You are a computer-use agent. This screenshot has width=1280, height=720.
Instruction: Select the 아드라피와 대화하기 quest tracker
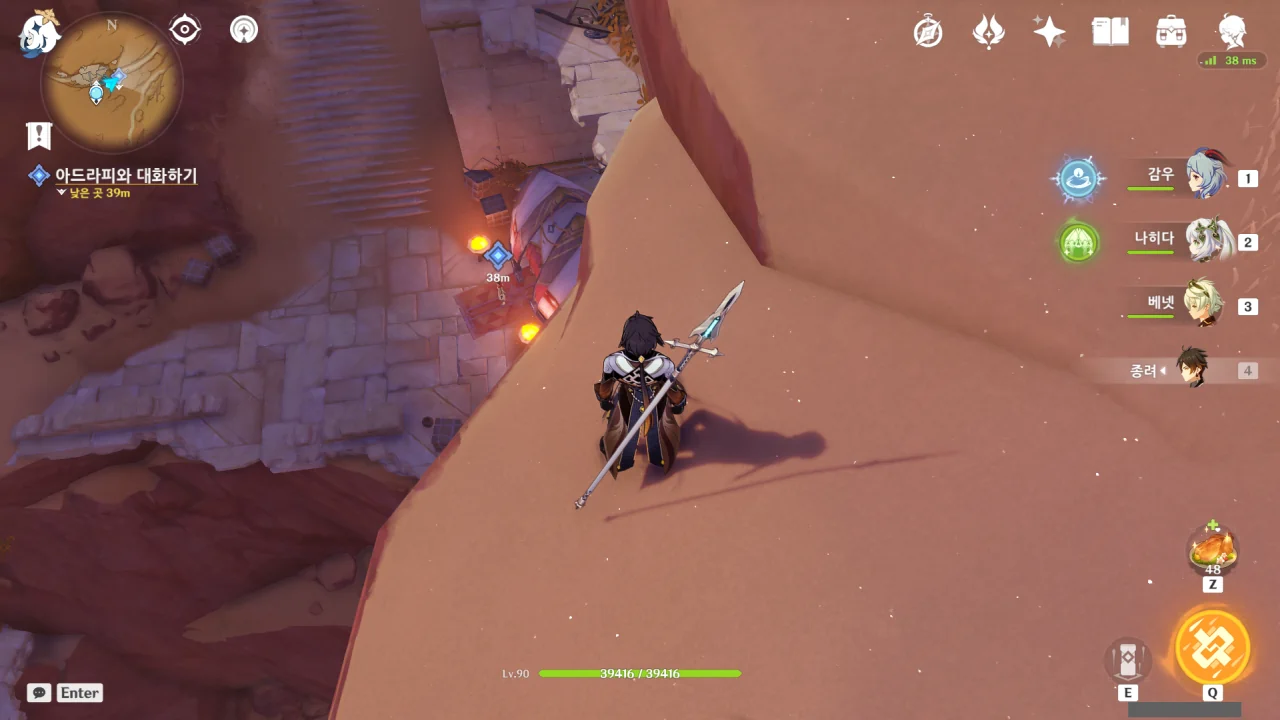125,176
